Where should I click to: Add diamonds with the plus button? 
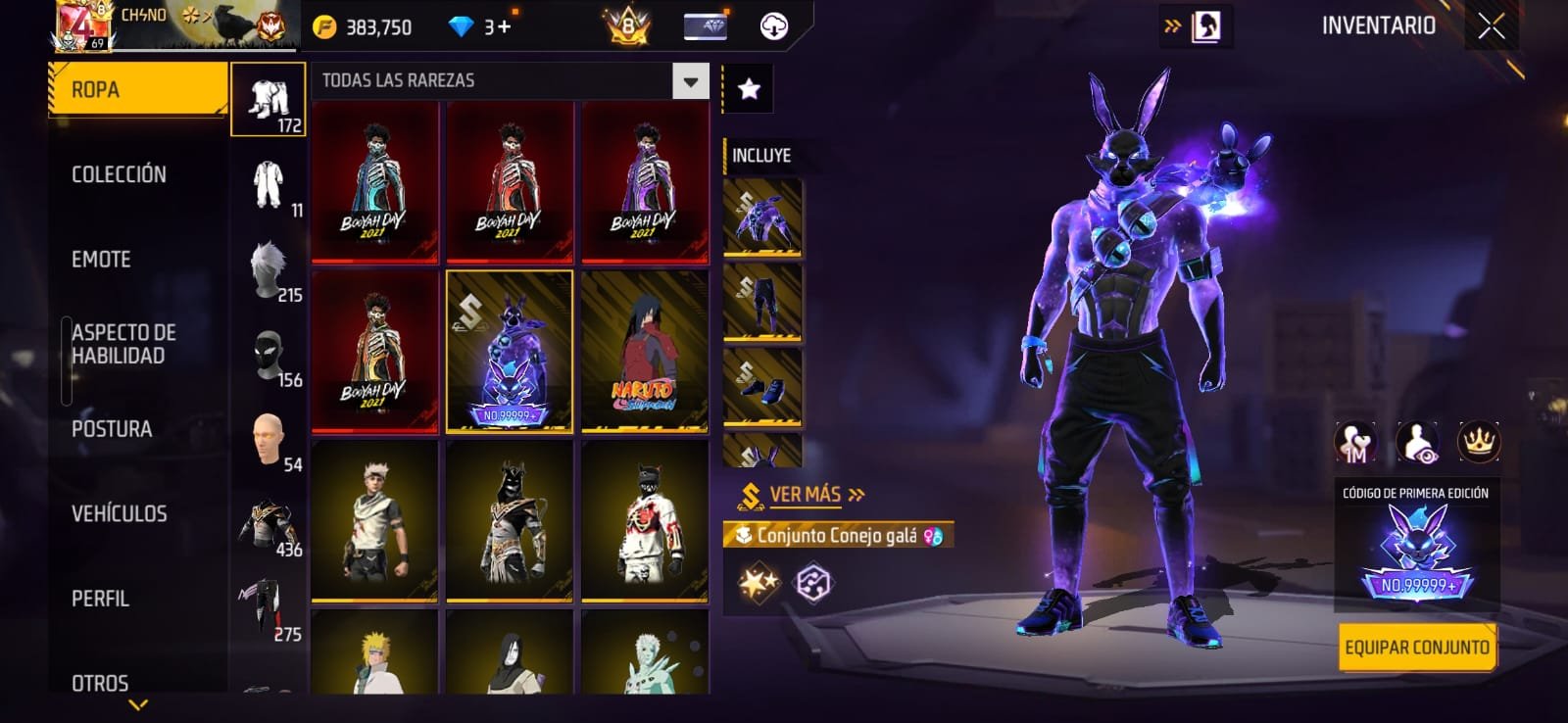[505, 26]
